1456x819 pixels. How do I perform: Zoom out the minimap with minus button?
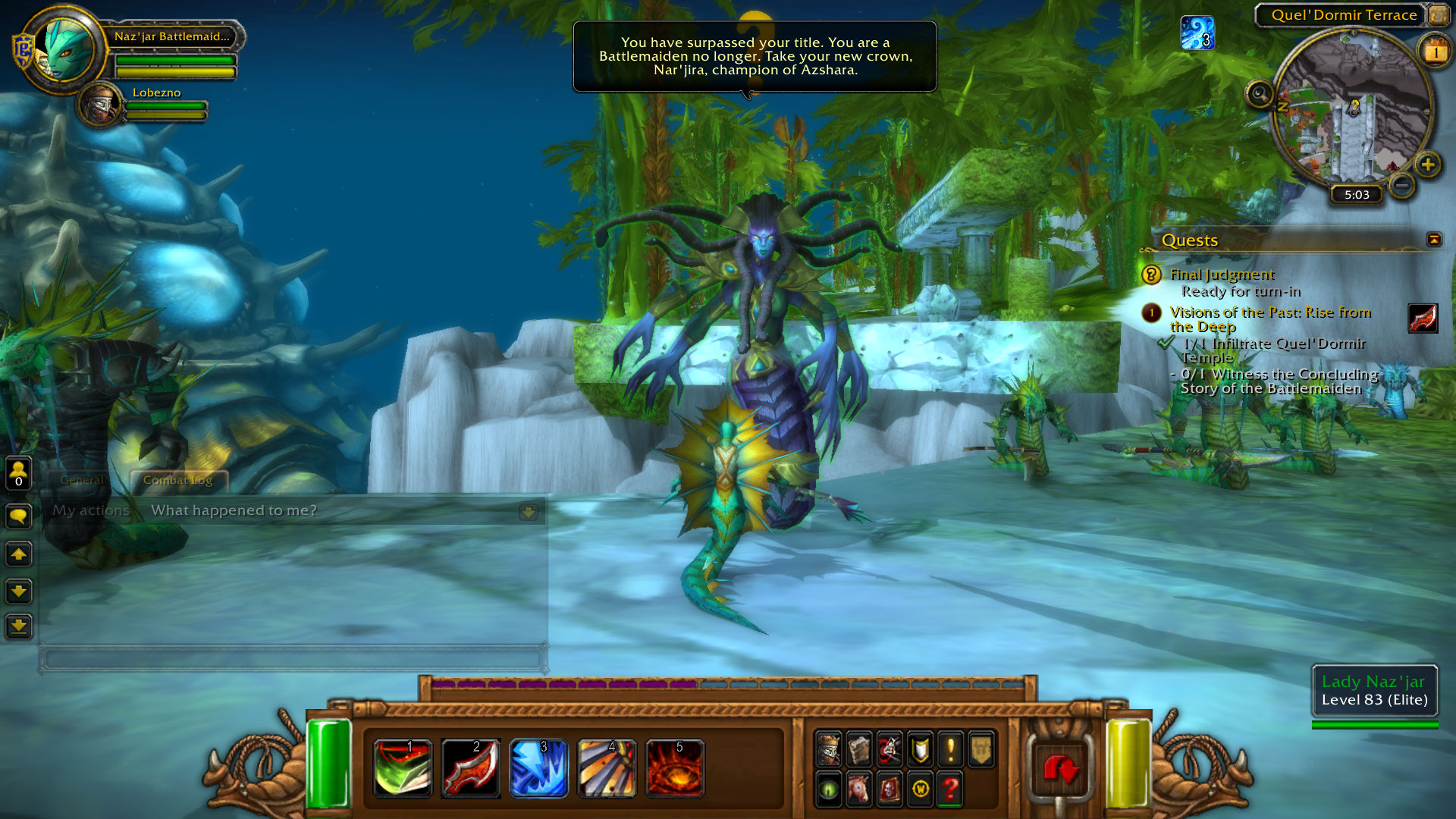click(1402, 184)
